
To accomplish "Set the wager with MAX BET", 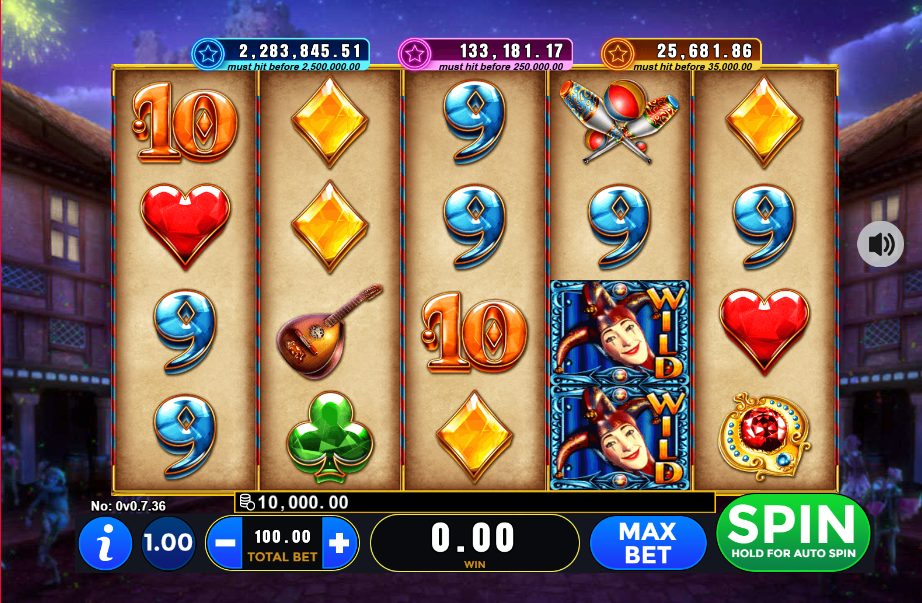I will click(x=647, y=543).
